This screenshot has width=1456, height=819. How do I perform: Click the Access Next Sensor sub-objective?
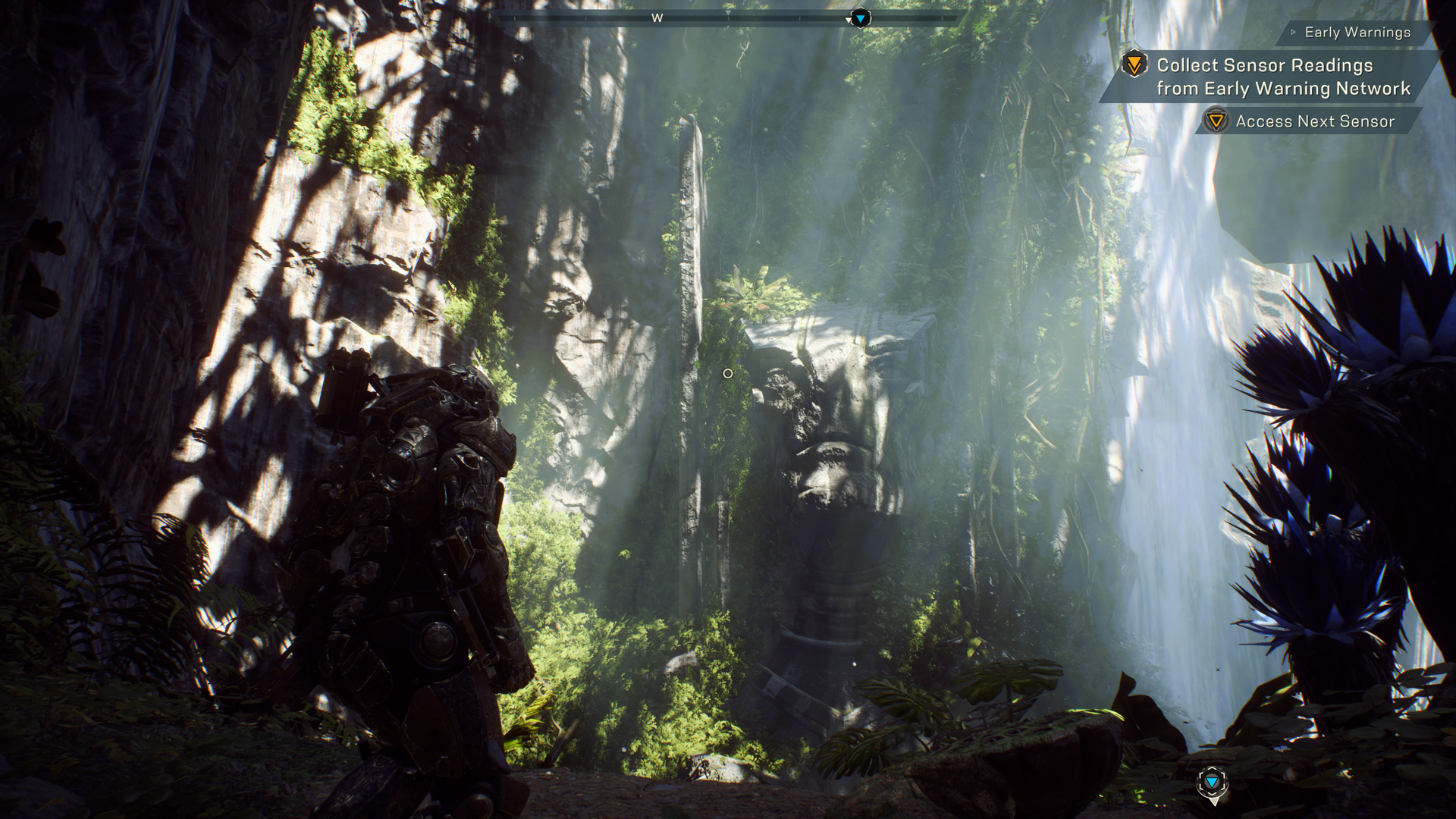coord(1314,121)
